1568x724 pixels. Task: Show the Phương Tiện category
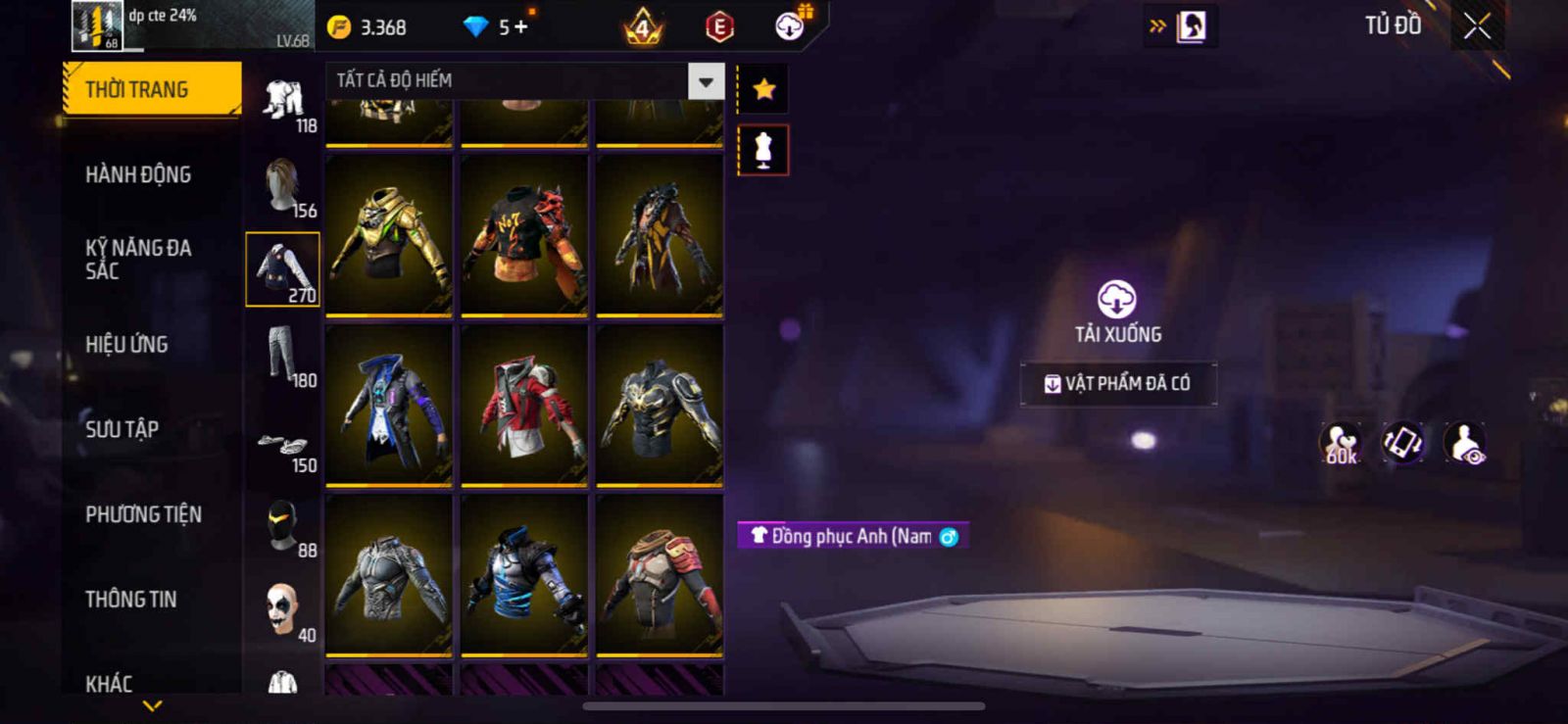tap(143, 514)
